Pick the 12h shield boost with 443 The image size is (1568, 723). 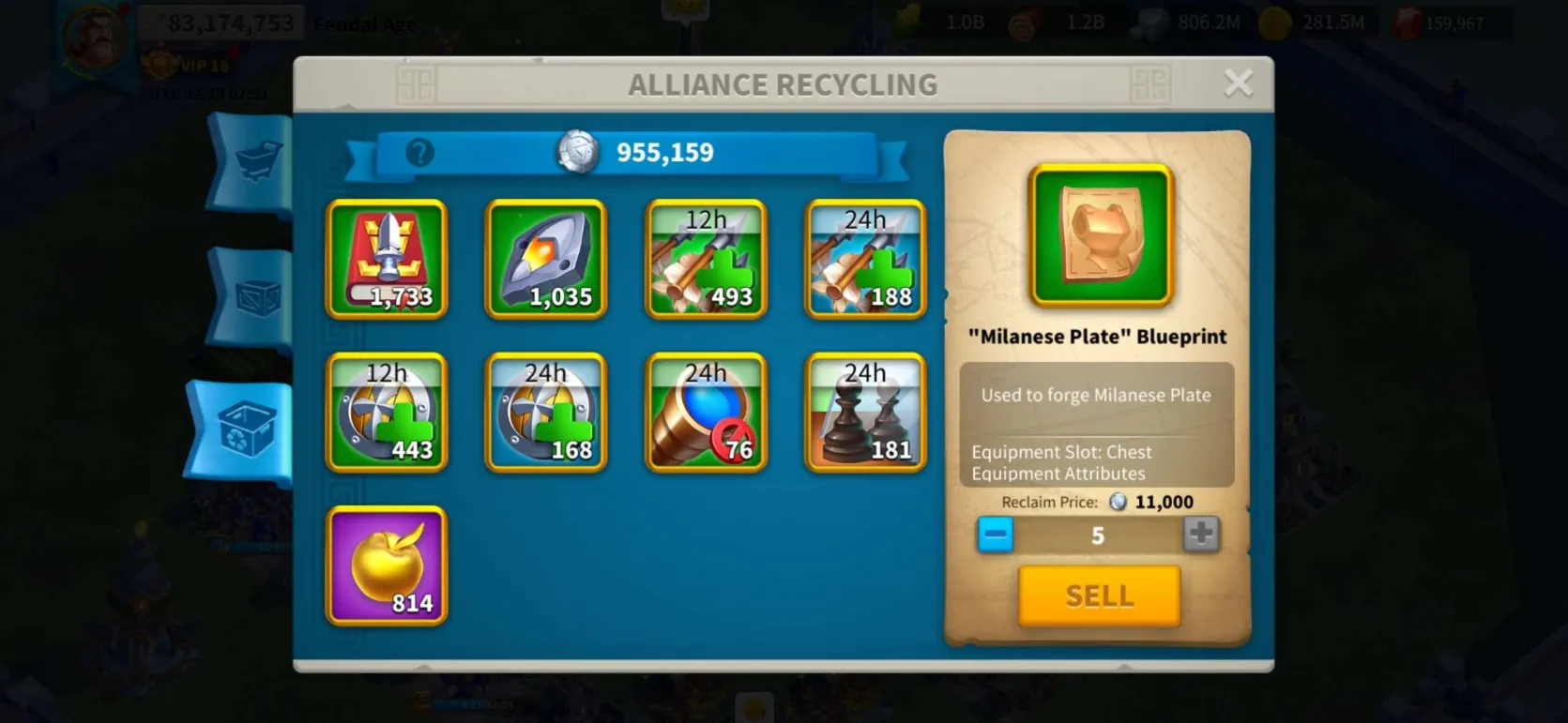387,413
